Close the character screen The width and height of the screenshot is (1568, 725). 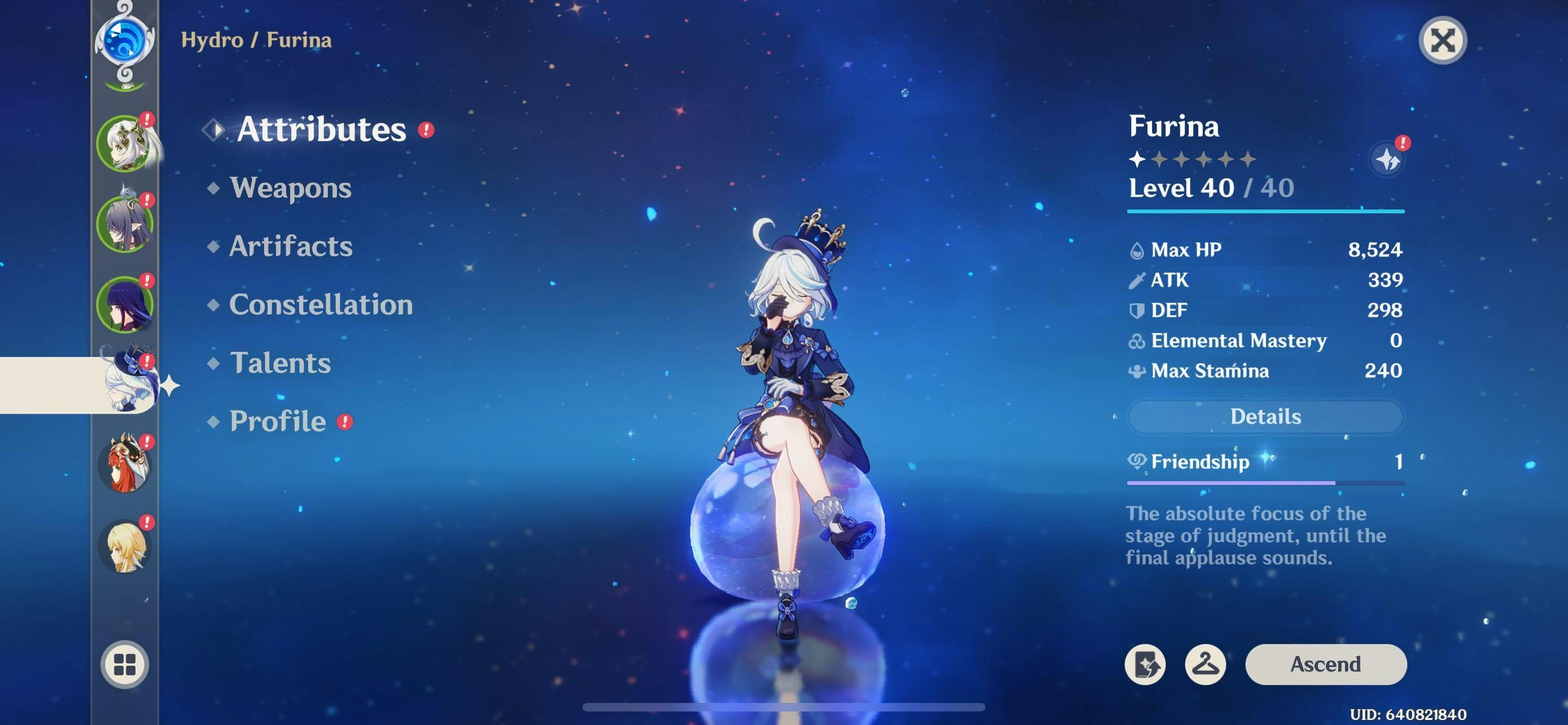click(x=1442, y=41)
